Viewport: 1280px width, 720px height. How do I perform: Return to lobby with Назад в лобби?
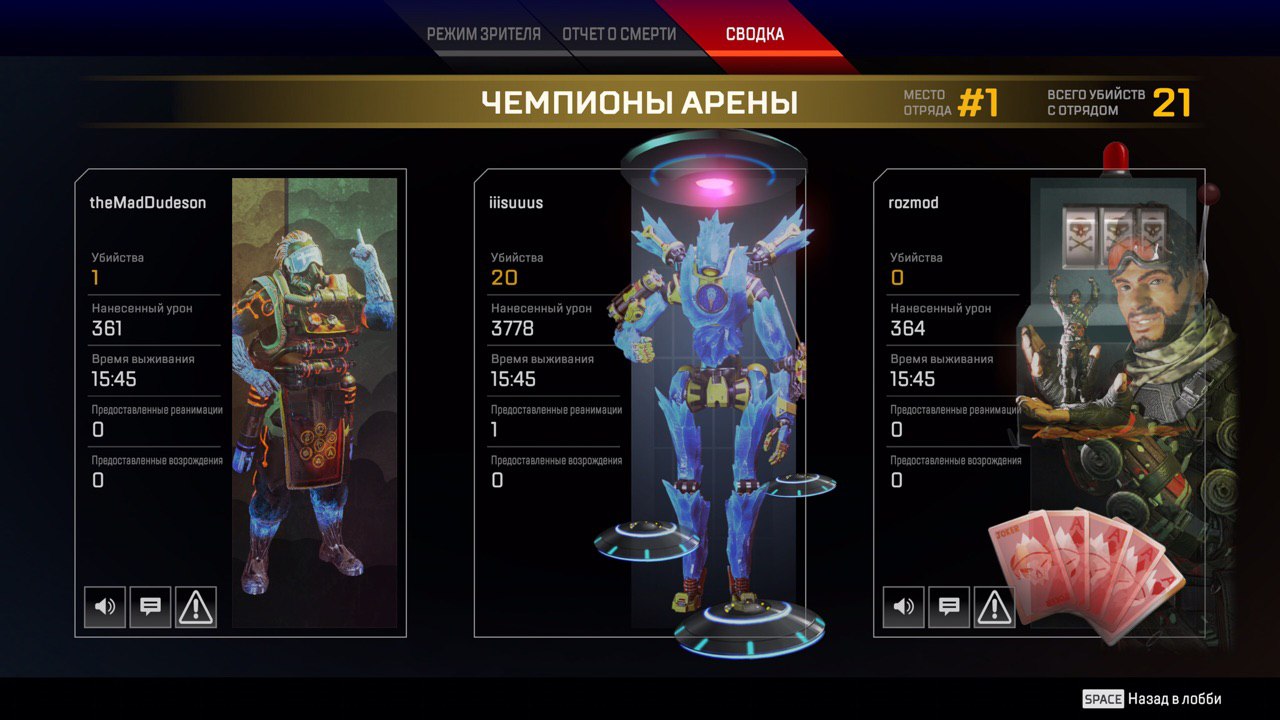[x=1153, y=699]
